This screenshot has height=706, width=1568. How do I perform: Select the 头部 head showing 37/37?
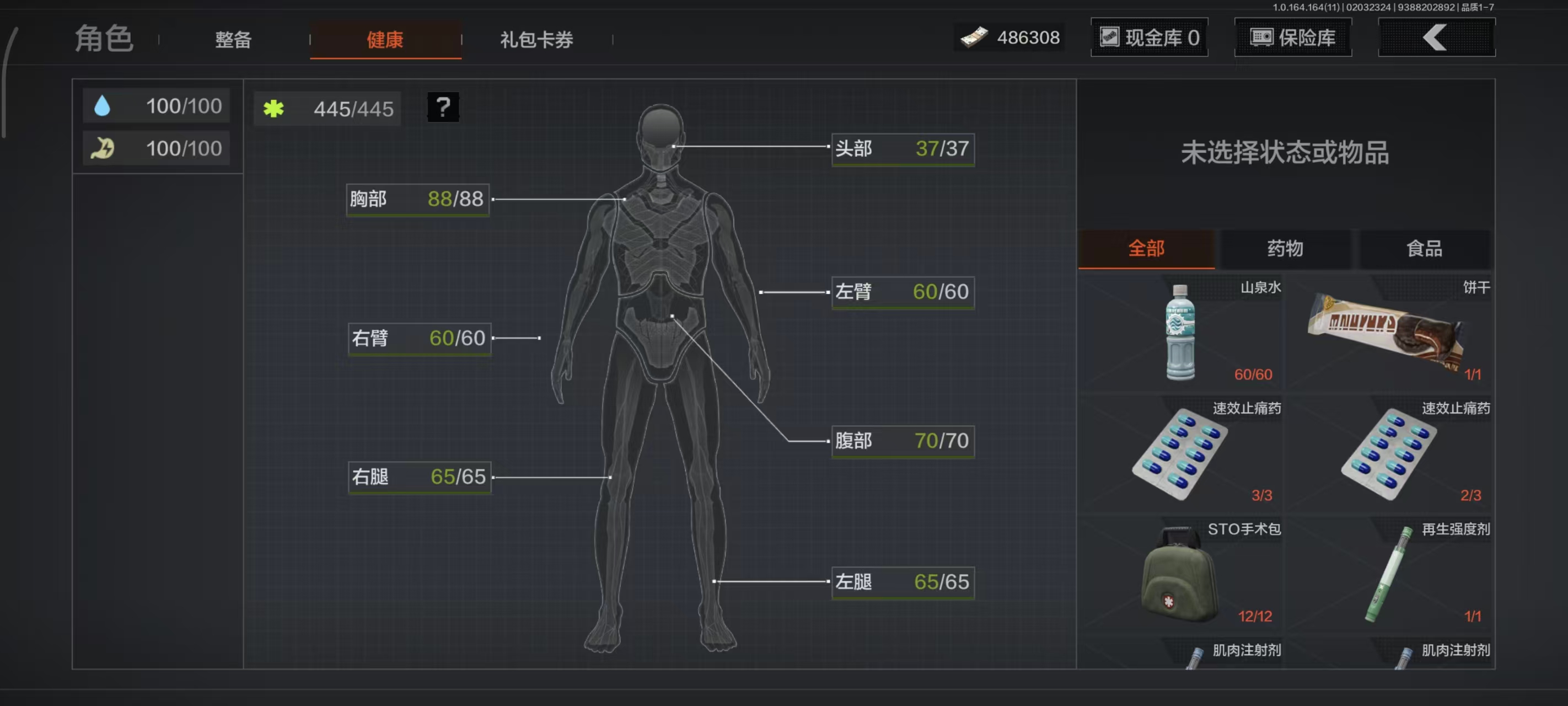(903, 148)
